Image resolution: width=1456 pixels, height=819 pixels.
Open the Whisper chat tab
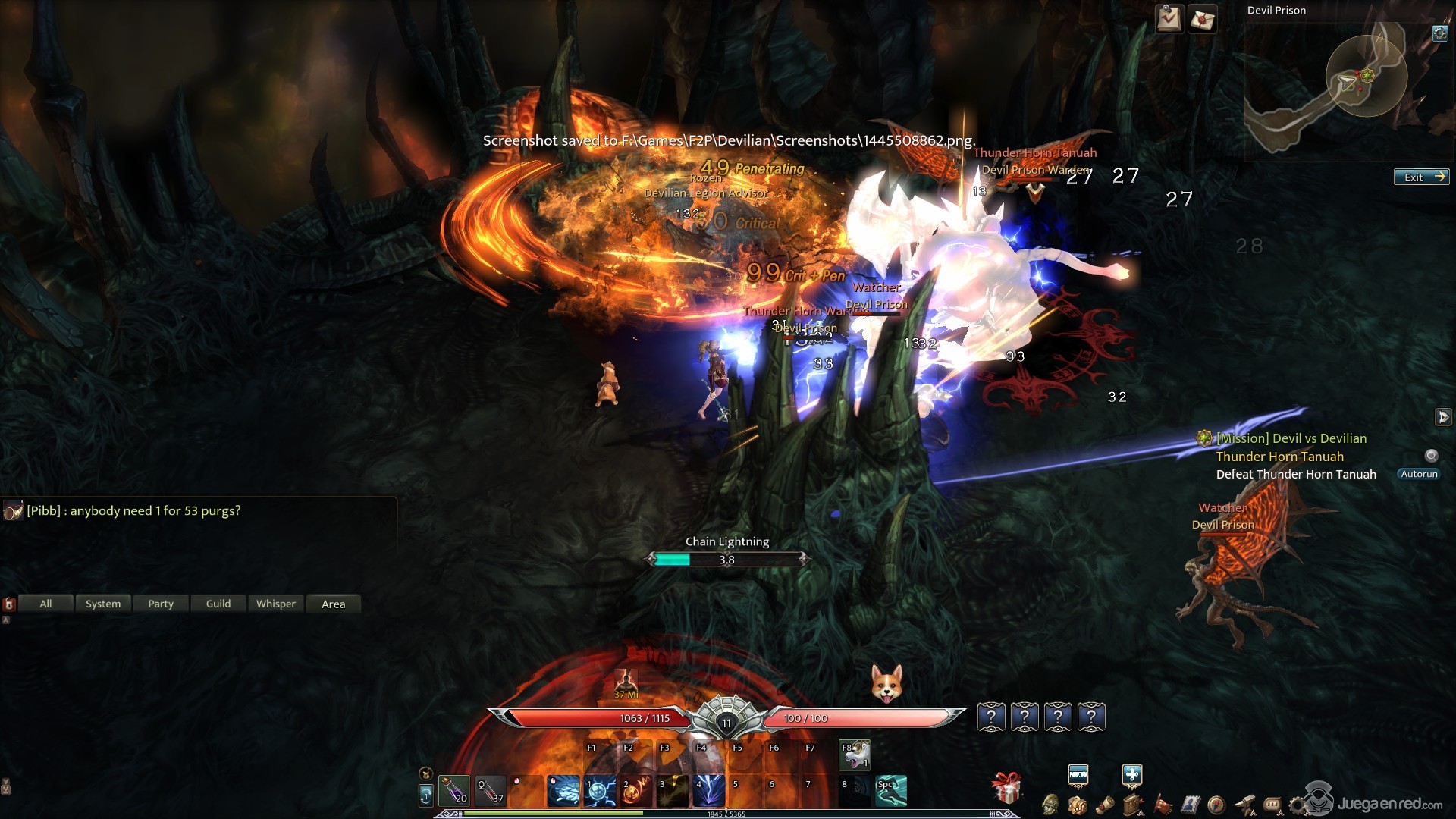[x=276, y=604]
